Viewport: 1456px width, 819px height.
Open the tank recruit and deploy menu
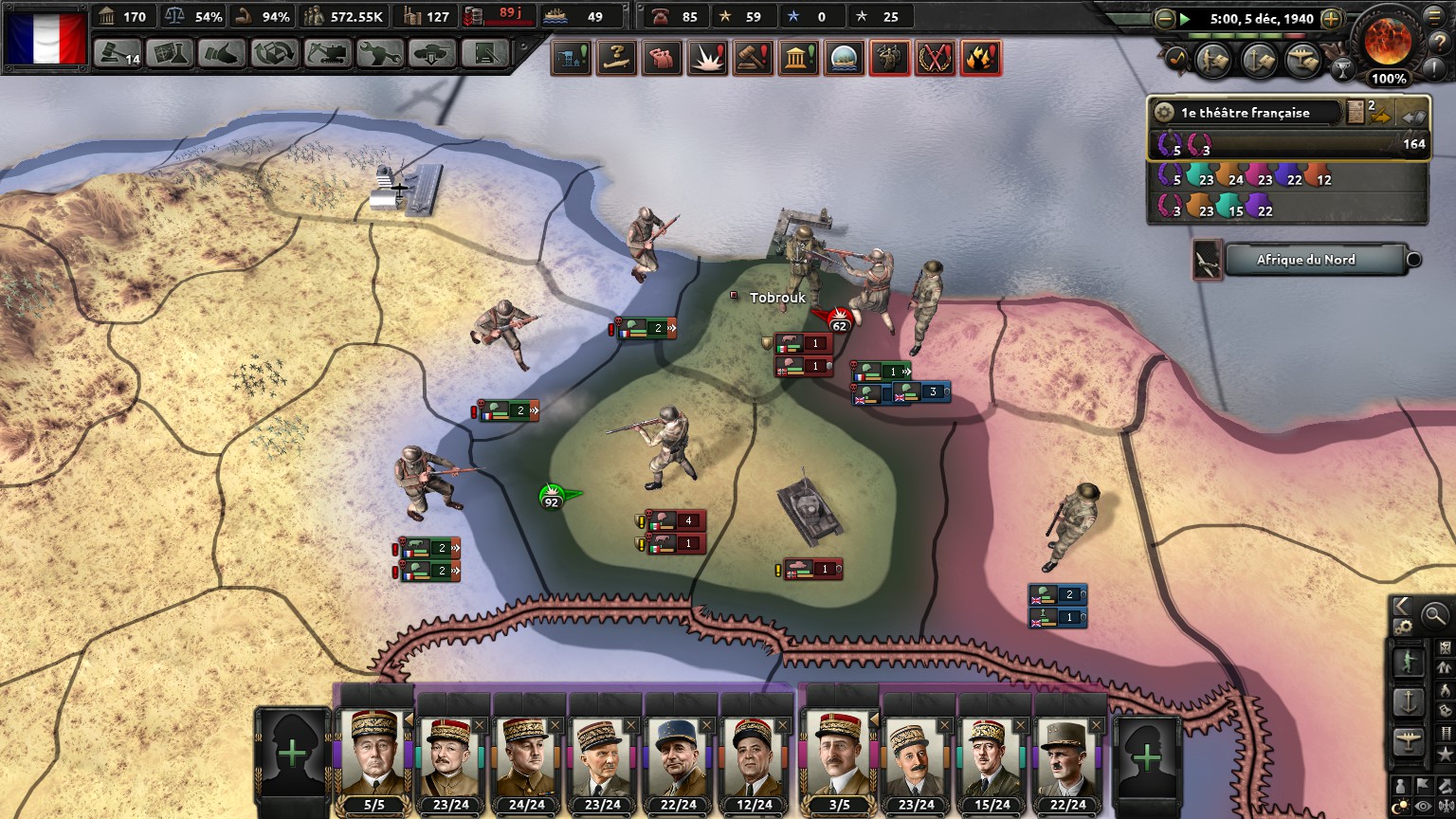pyautogui.click(x=431, y=53)
